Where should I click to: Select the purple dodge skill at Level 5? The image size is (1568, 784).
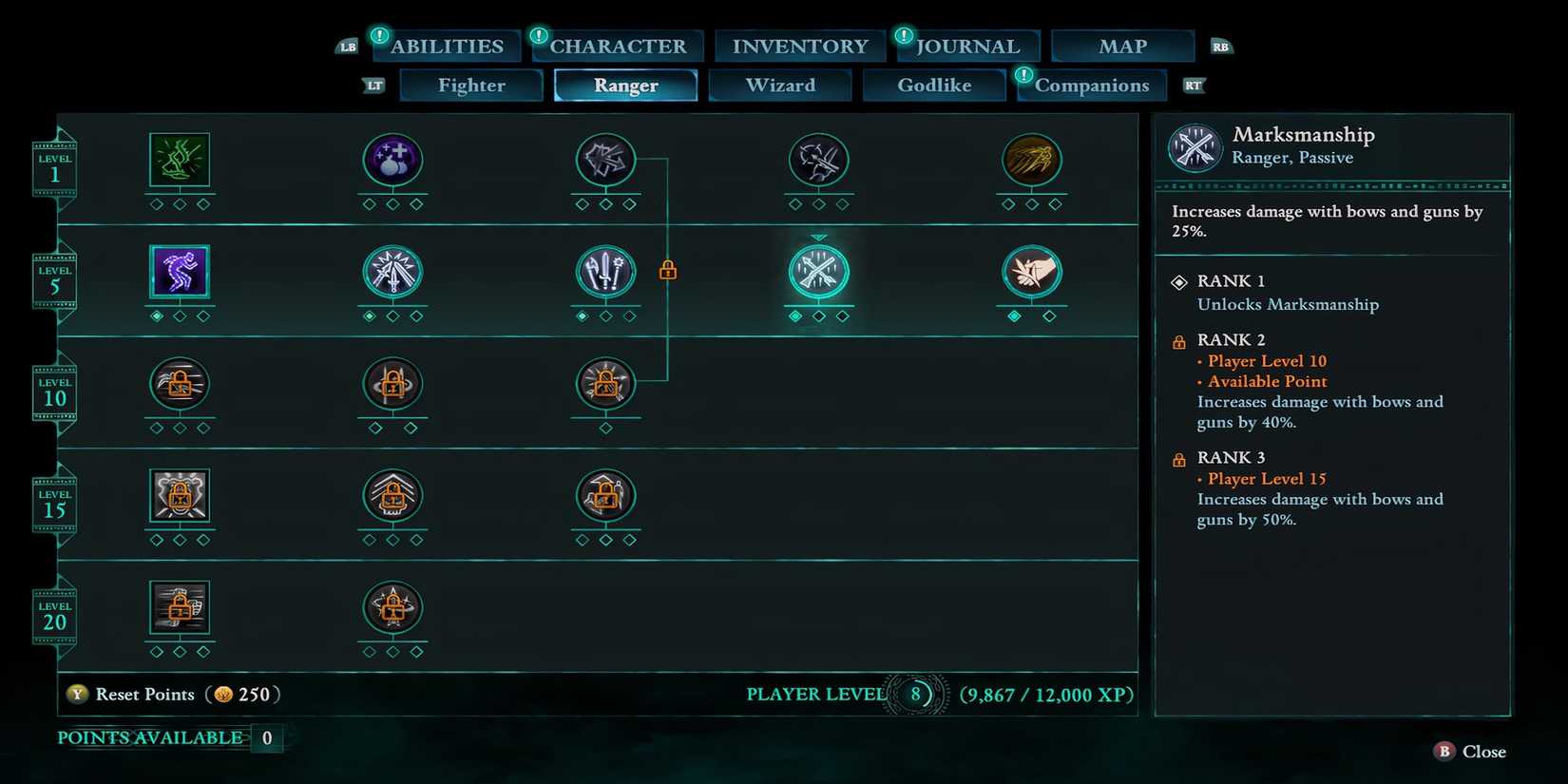click(179, 274)
